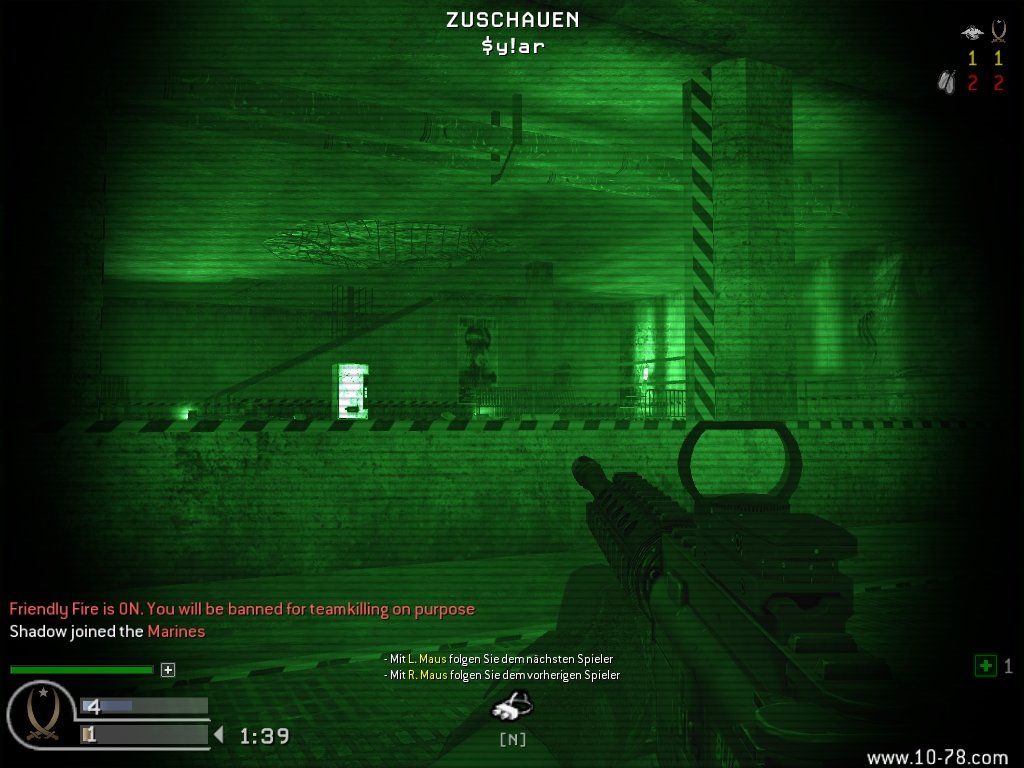Click the Marines eagle team icon

coord(971,33)
